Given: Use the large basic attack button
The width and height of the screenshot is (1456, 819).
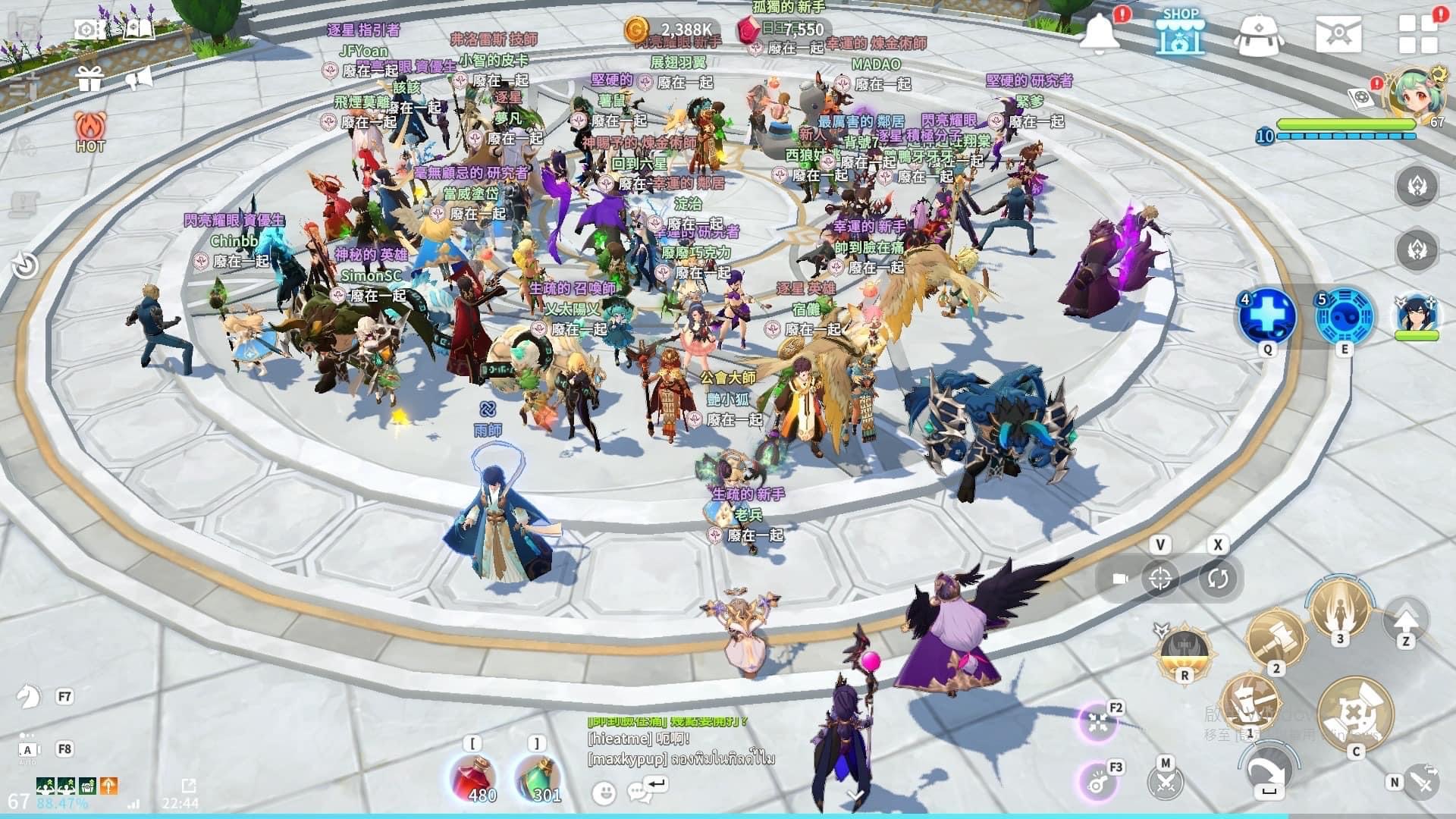Looking at the screenshot, I should [1355, 713].
